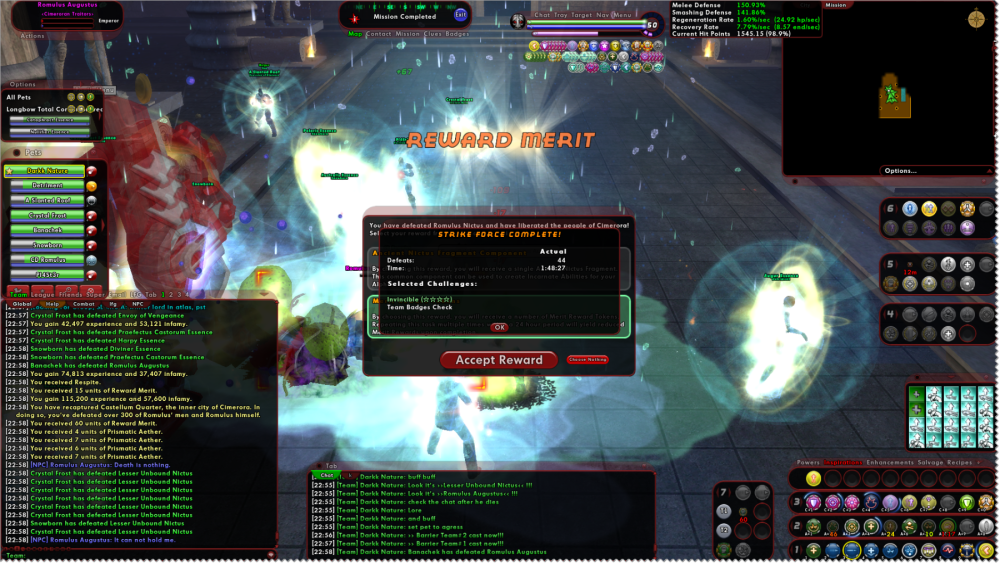Select teammate Crystal Frost in team list
Image resolution: width=1000 pixels, height=564 pixels.
coord(47,215)
